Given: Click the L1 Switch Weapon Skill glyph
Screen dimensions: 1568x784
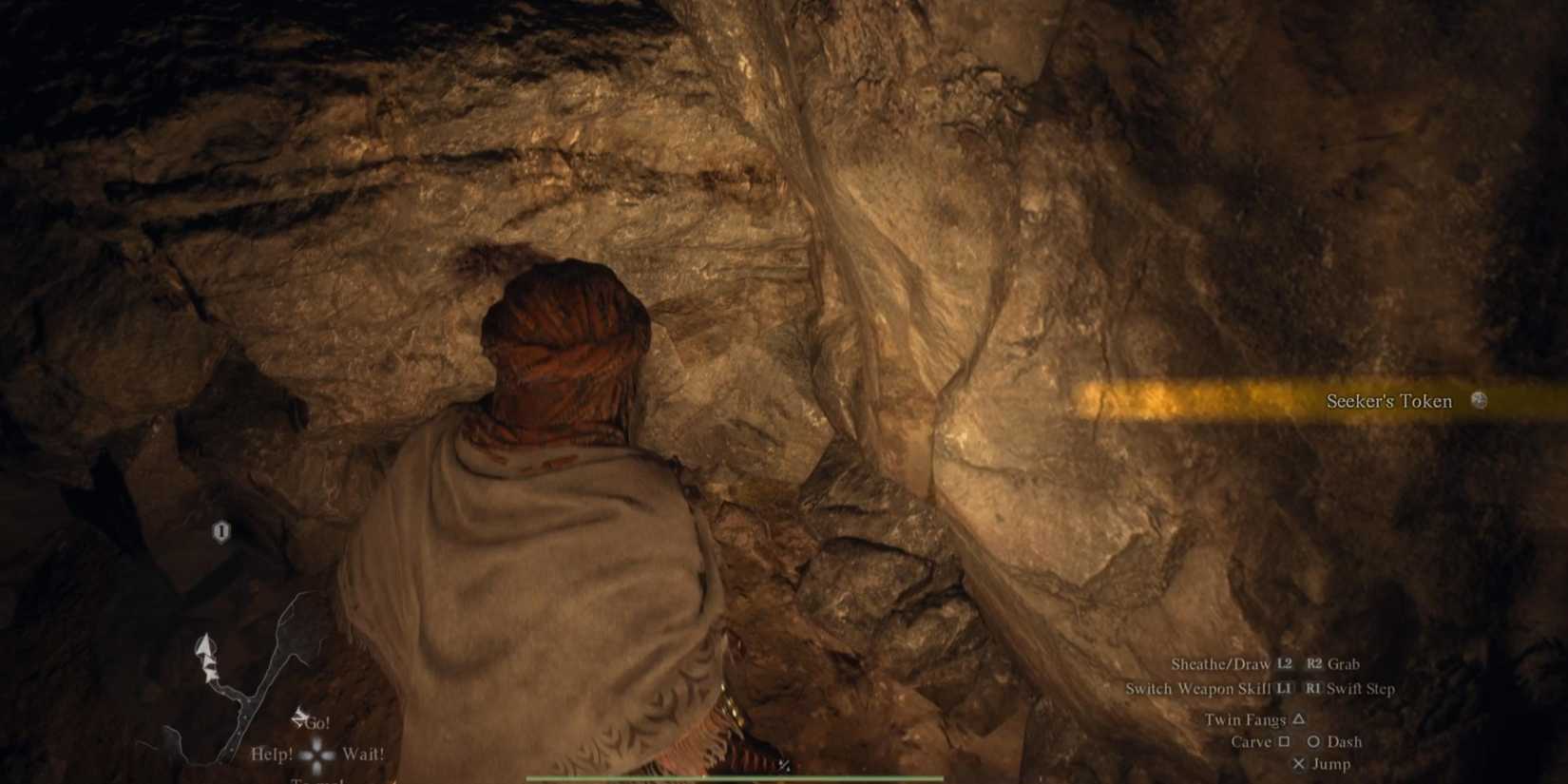Looking at the screenshot, I should point(1285,689).
